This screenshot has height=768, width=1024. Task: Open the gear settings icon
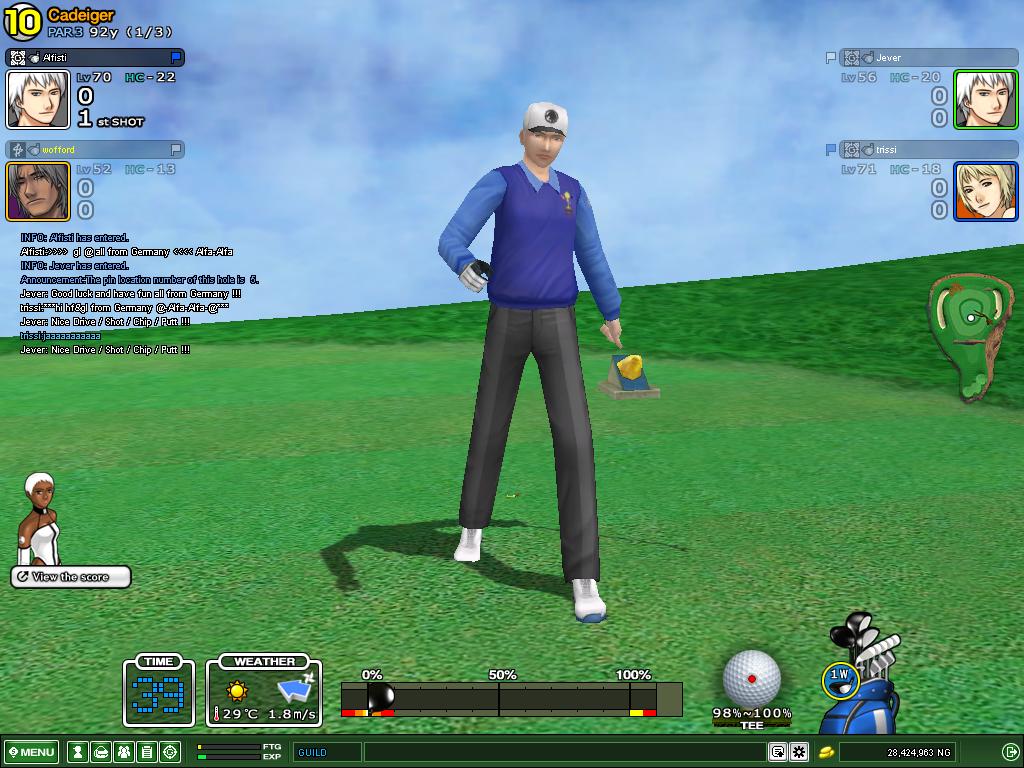click(x=799, y=752)
